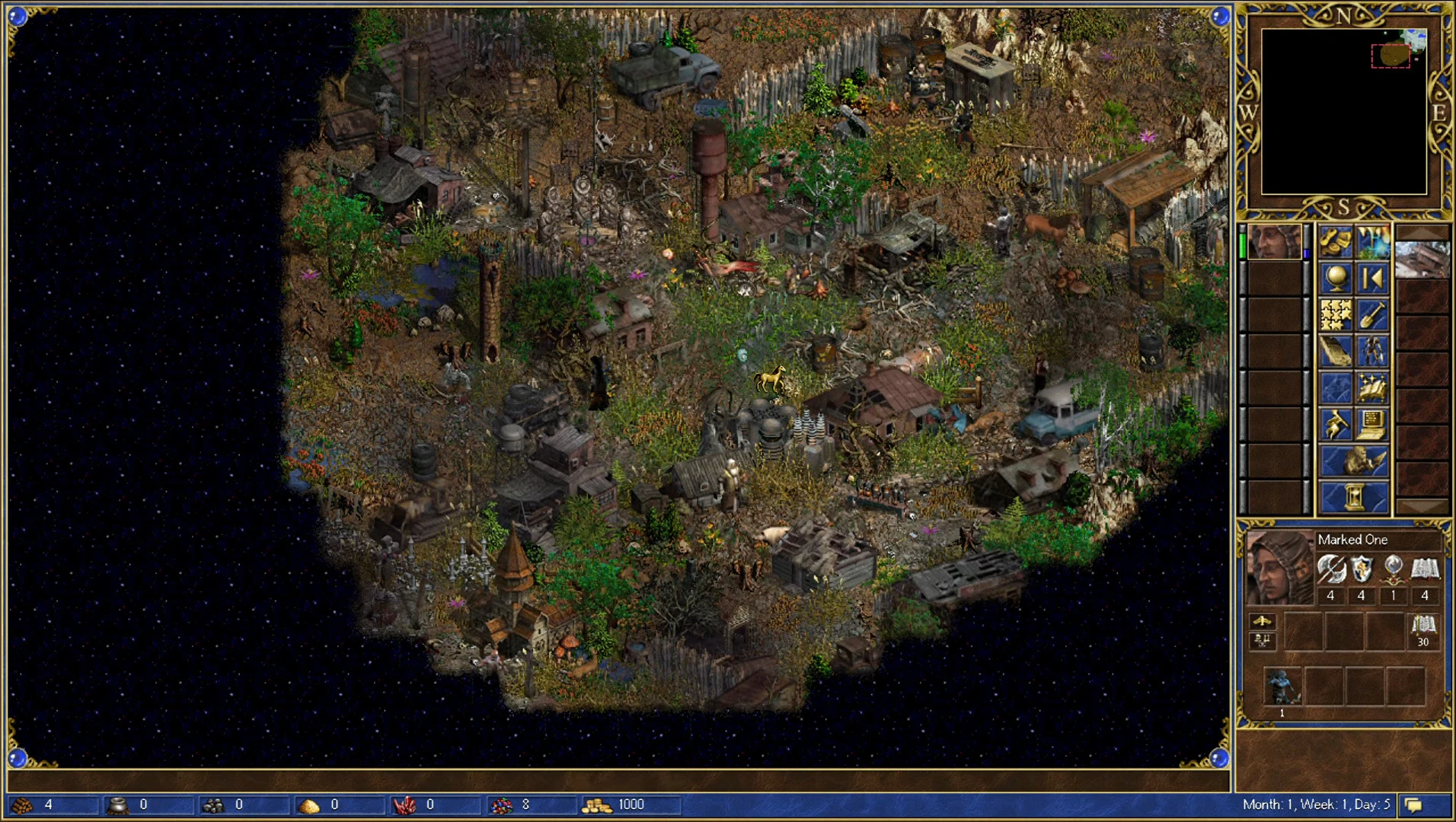
Task: Click the replay opponent turn arrow button
Action: tap(1373, 279)
